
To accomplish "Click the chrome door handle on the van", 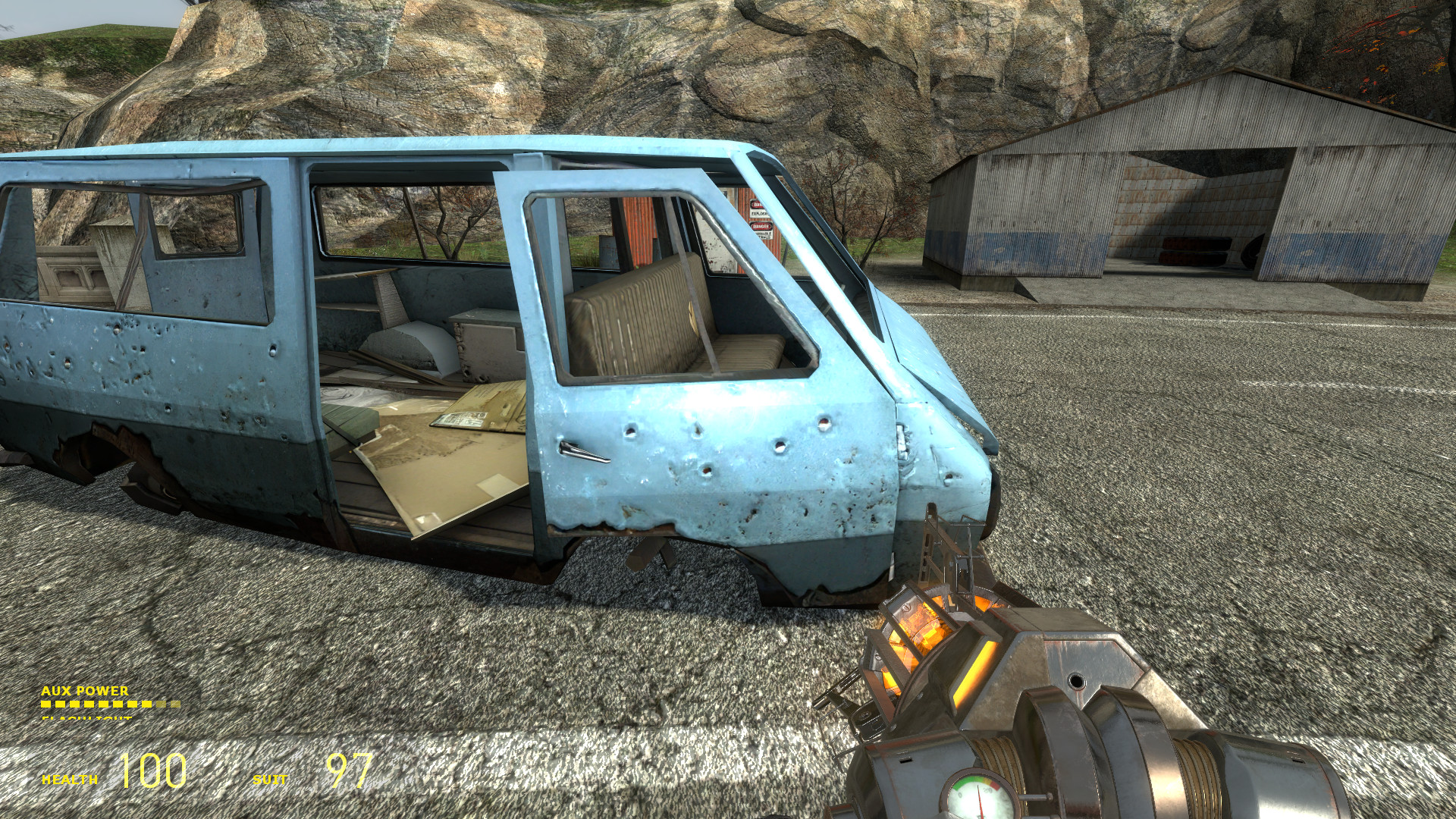I will click(x=584, y=450).
